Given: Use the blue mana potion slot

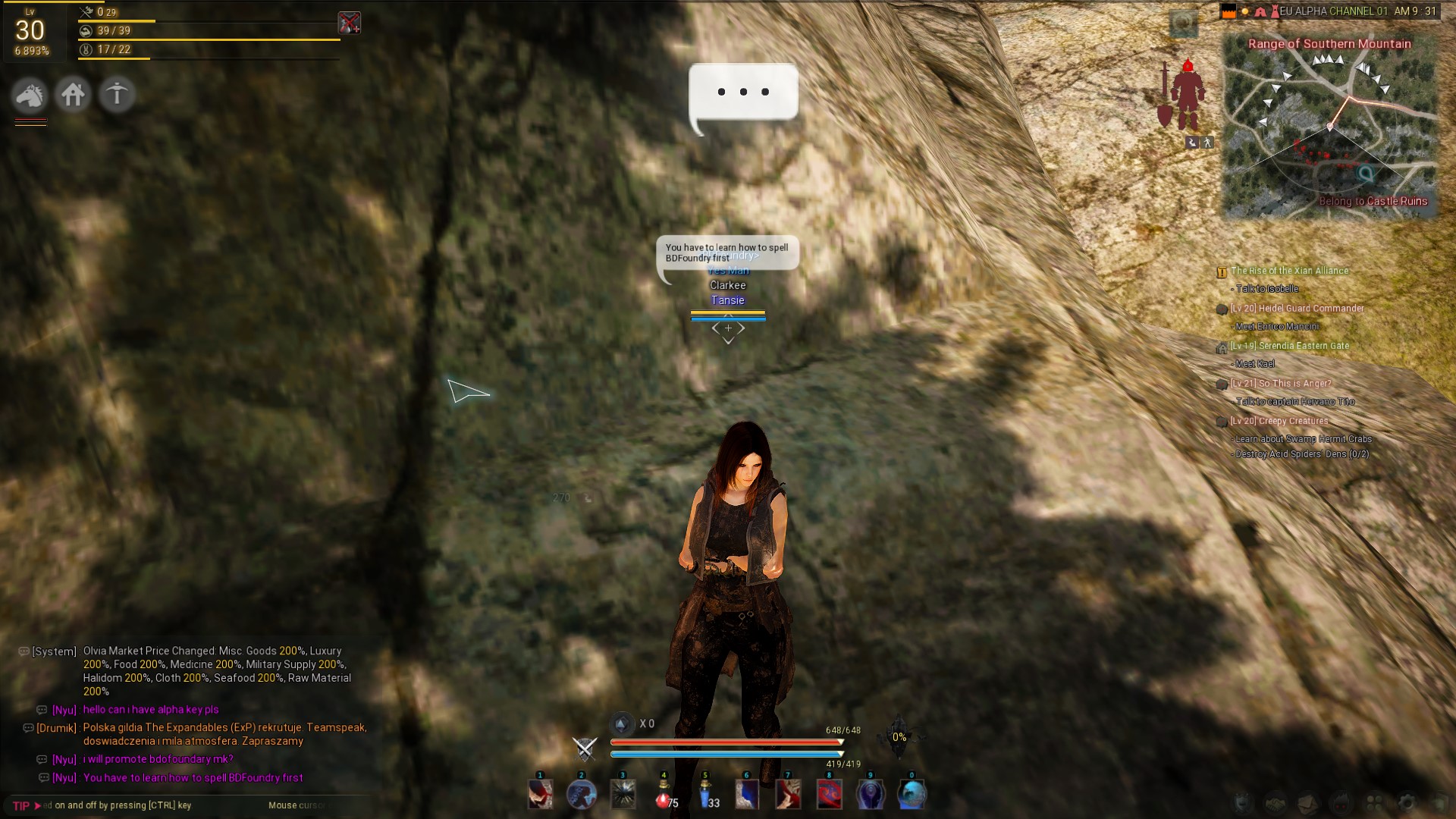Looking at the screenshot, I should point(706,795).
